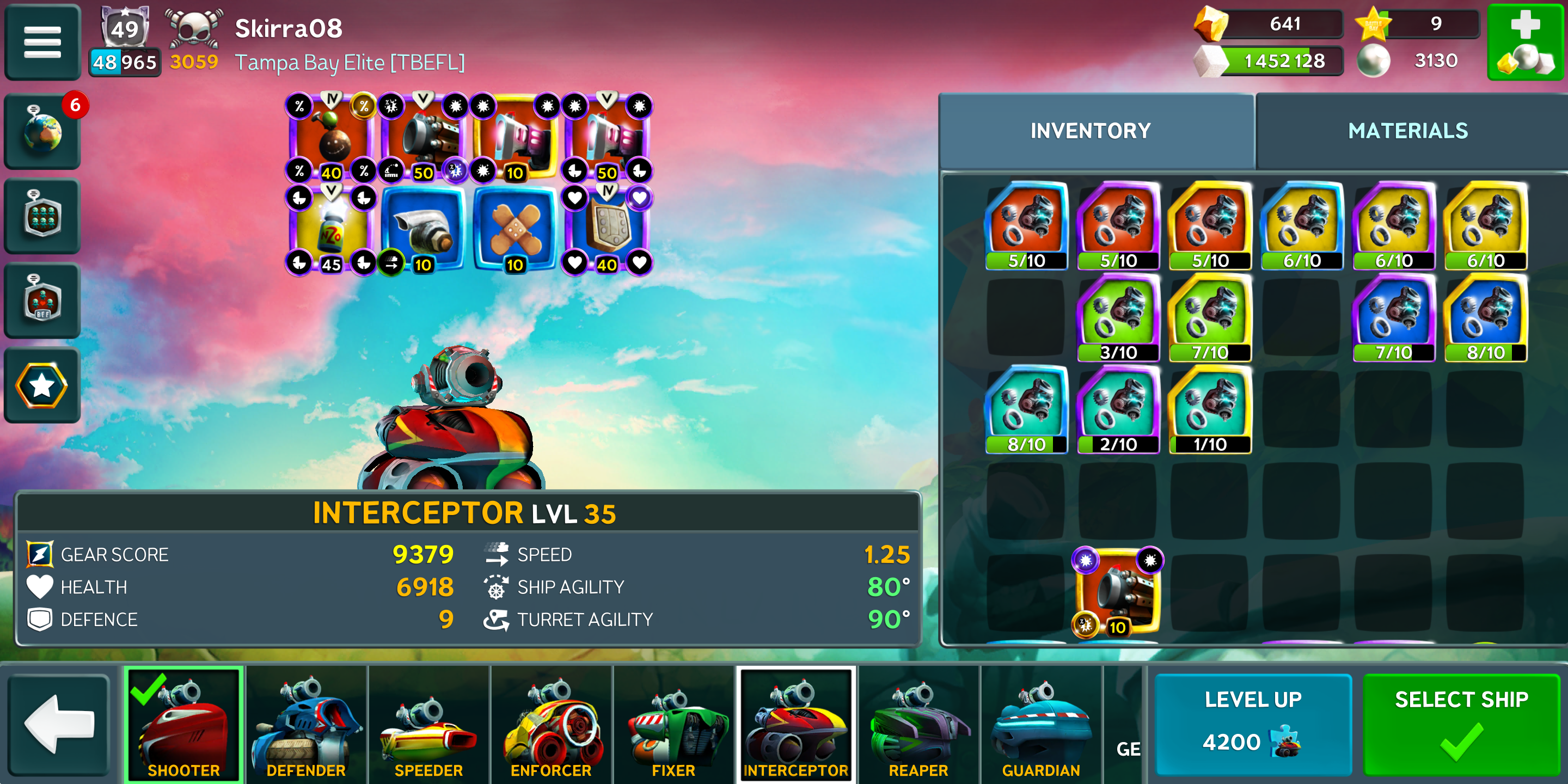Screen dimensions: 1568x784
Task: Switch to the Reaper ship
Action: click(x=918, y=724)
